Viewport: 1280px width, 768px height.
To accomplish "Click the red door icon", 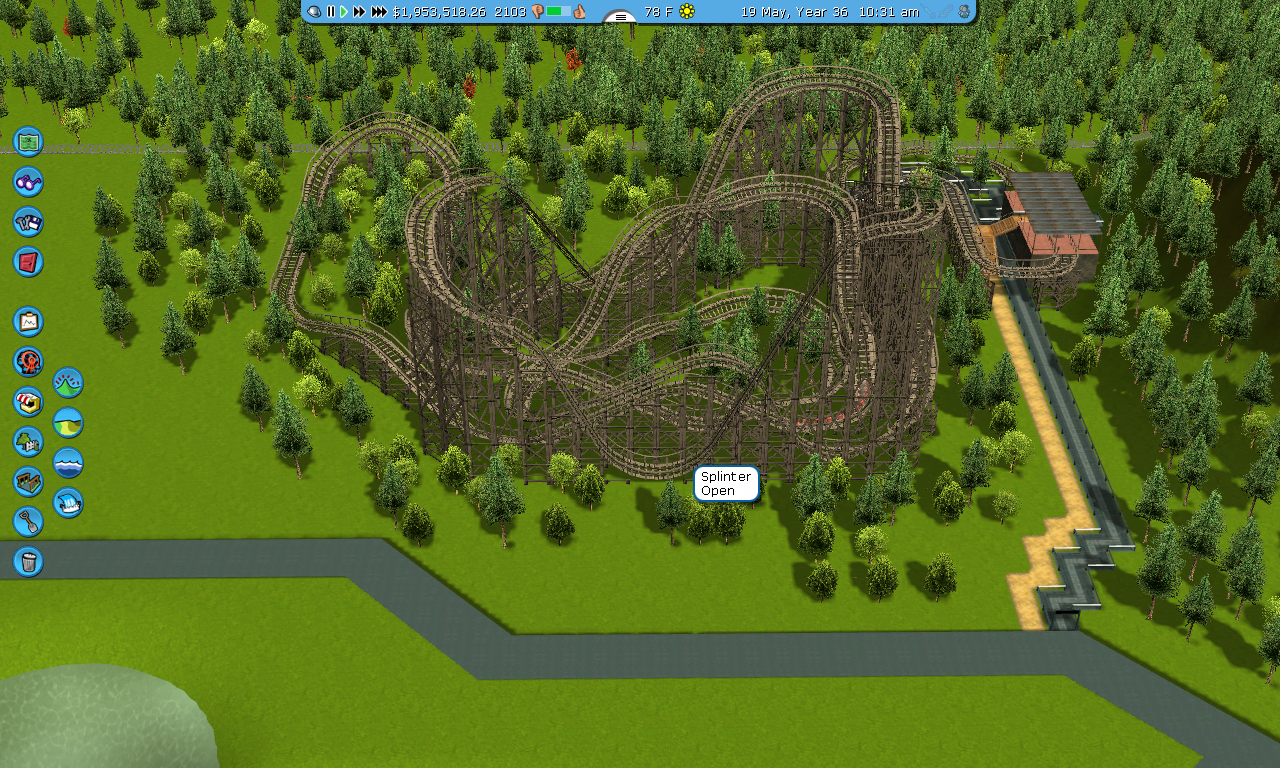I will tap(28, 261).
